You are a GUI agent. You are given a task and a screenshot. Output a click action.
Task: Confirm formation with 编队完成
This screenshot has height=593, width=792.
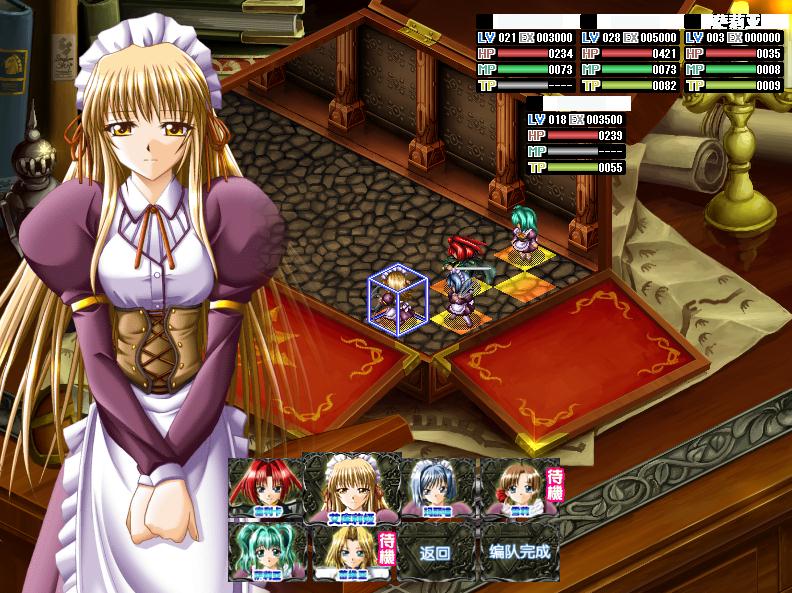coord(518,552)
